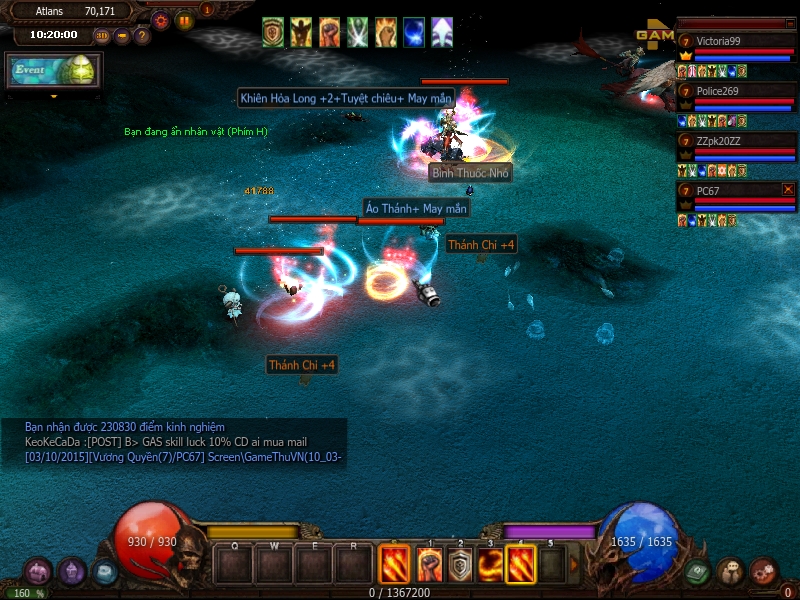The height and width of the screenshot is (600, 800).
Task: Remove PC67 with the orange X button
Action: [x=788, y=189]
